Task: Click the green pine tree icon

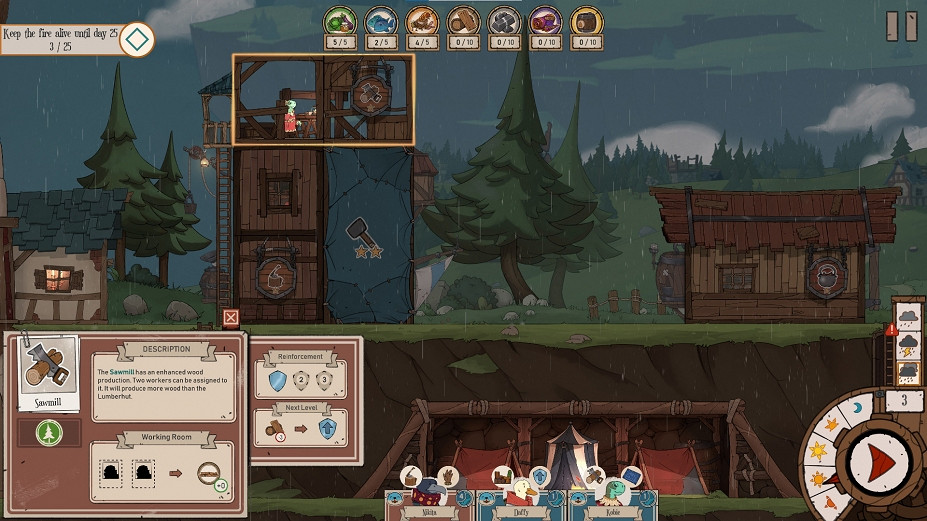Action: [49, 433]
